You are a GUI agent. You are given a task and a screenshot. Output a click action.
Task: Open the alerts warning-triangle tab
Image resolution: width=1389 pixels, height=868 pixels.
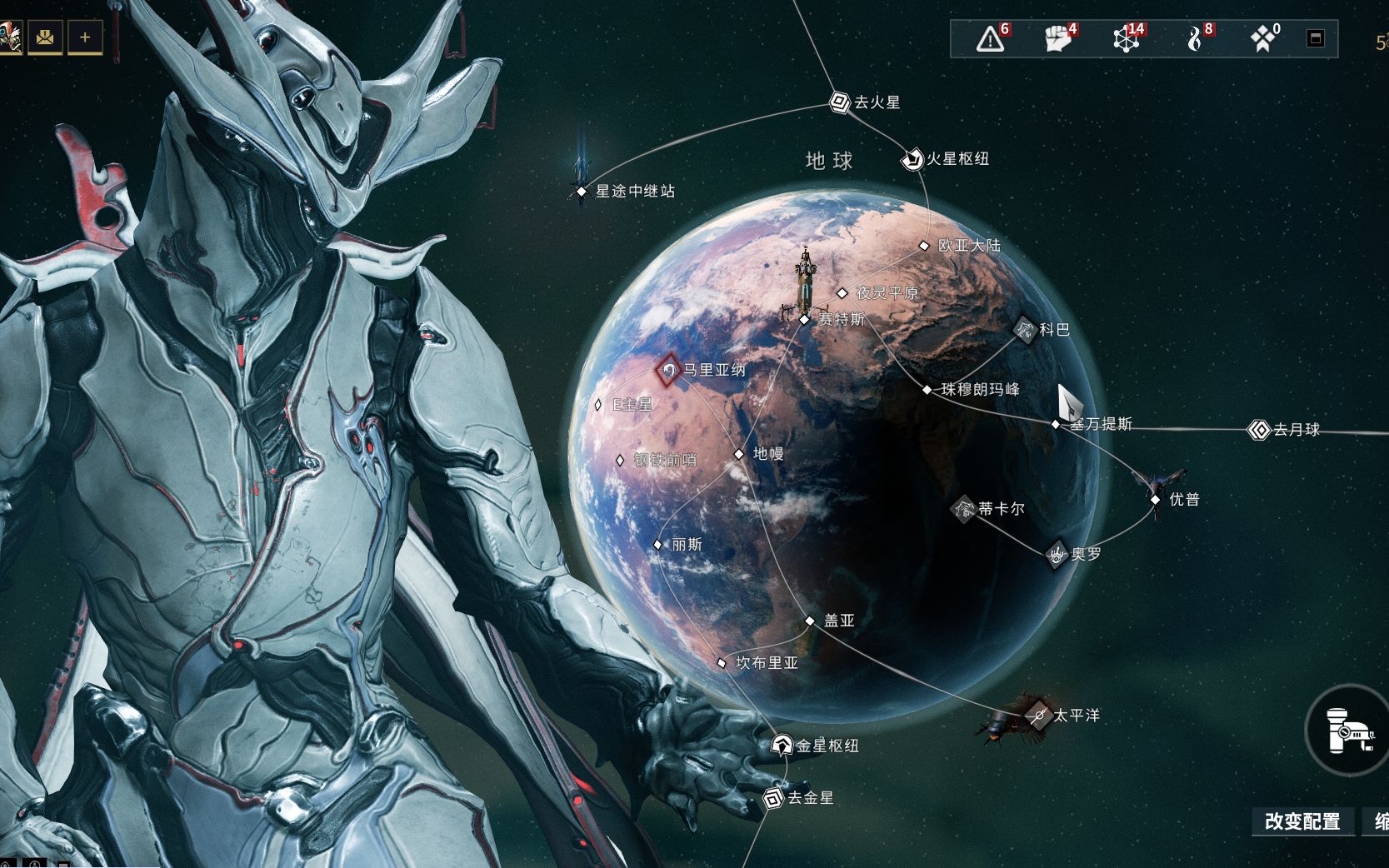[991, 38]
